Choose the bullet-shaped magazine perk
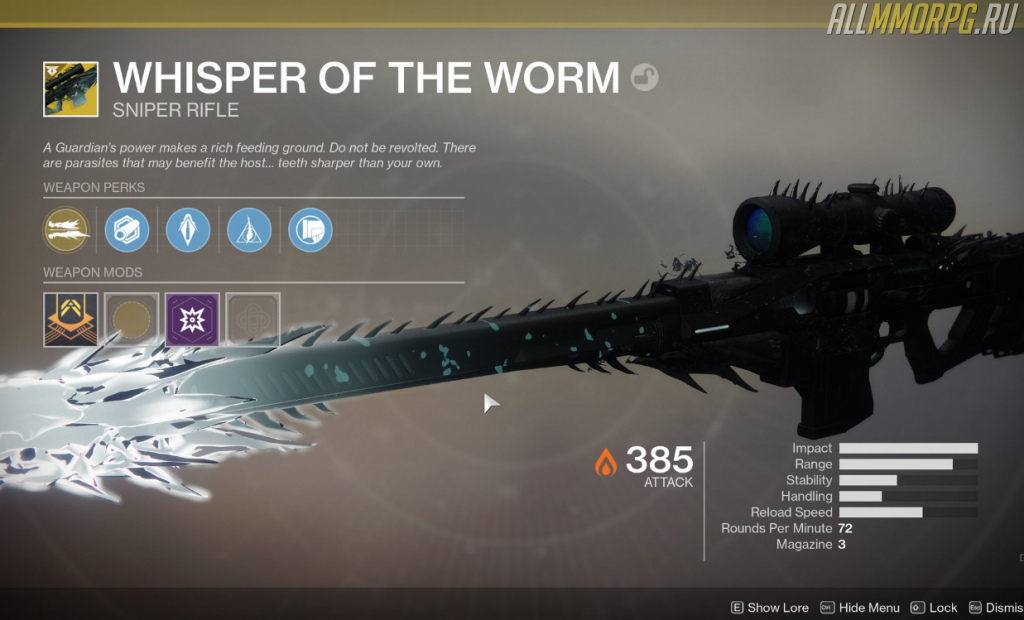This screenshot has width=1024, height=620. (188, 230)
